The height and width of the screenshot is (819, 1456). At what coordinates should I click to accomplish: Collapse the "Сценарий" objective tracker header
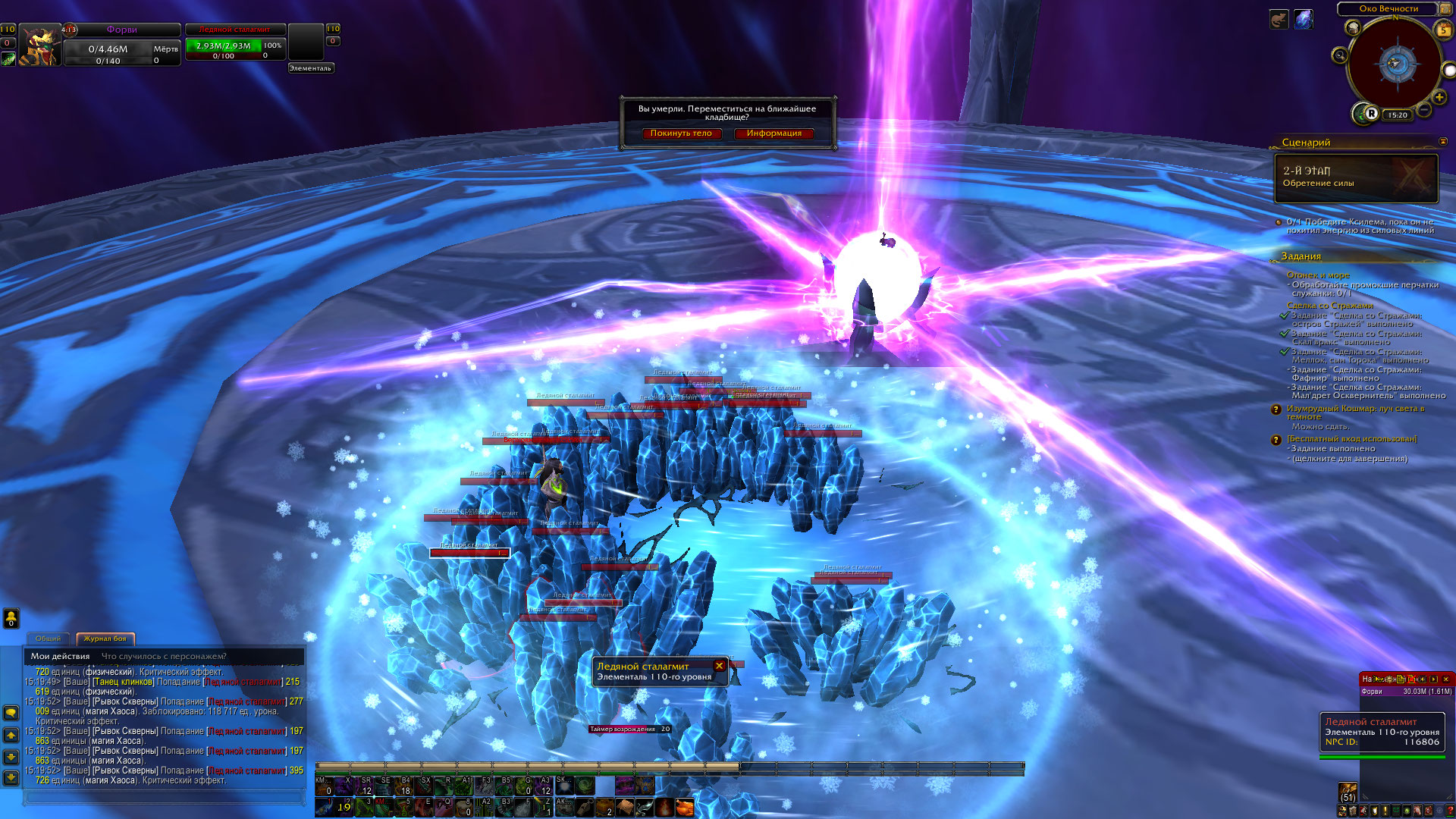click(1442, 142)
